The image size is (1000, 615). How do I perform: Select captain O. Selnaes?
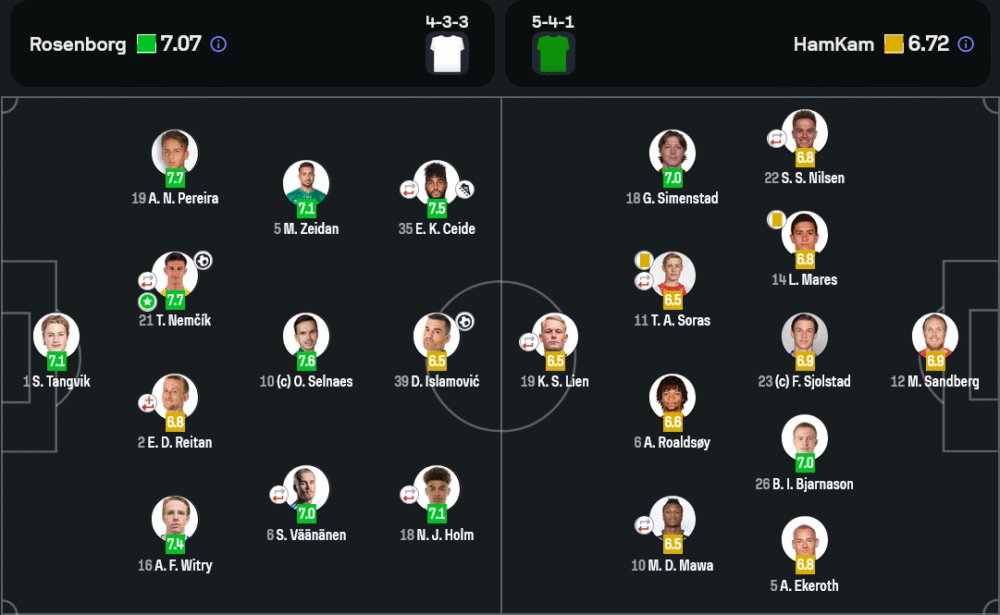(x=306, y=337)
